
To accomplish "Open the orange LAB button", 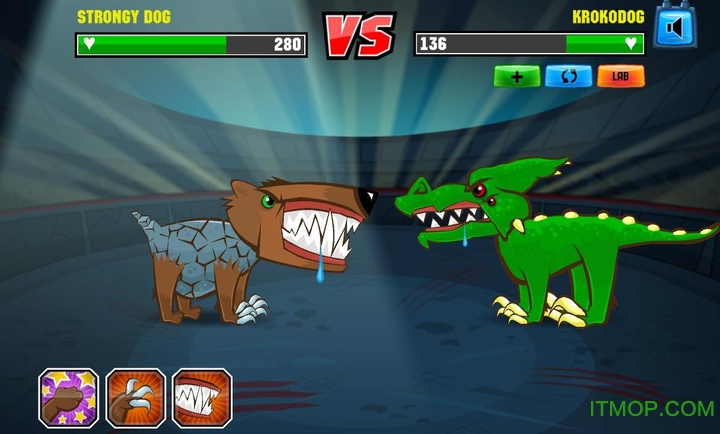I will point(621,76).
